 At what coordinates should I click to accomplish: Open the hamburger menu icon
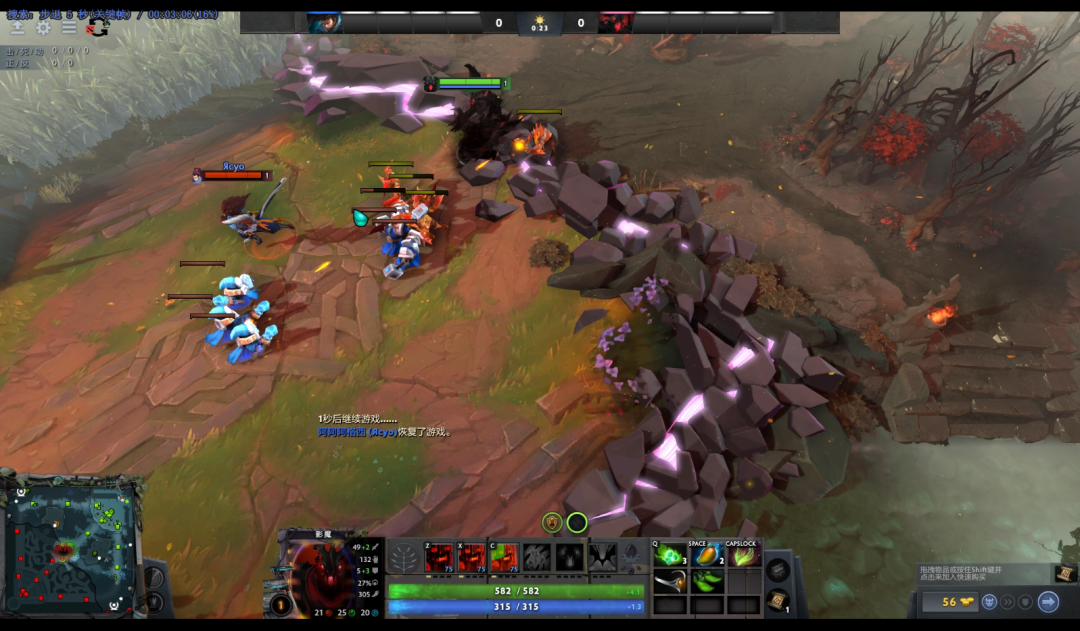pos(69,28)
